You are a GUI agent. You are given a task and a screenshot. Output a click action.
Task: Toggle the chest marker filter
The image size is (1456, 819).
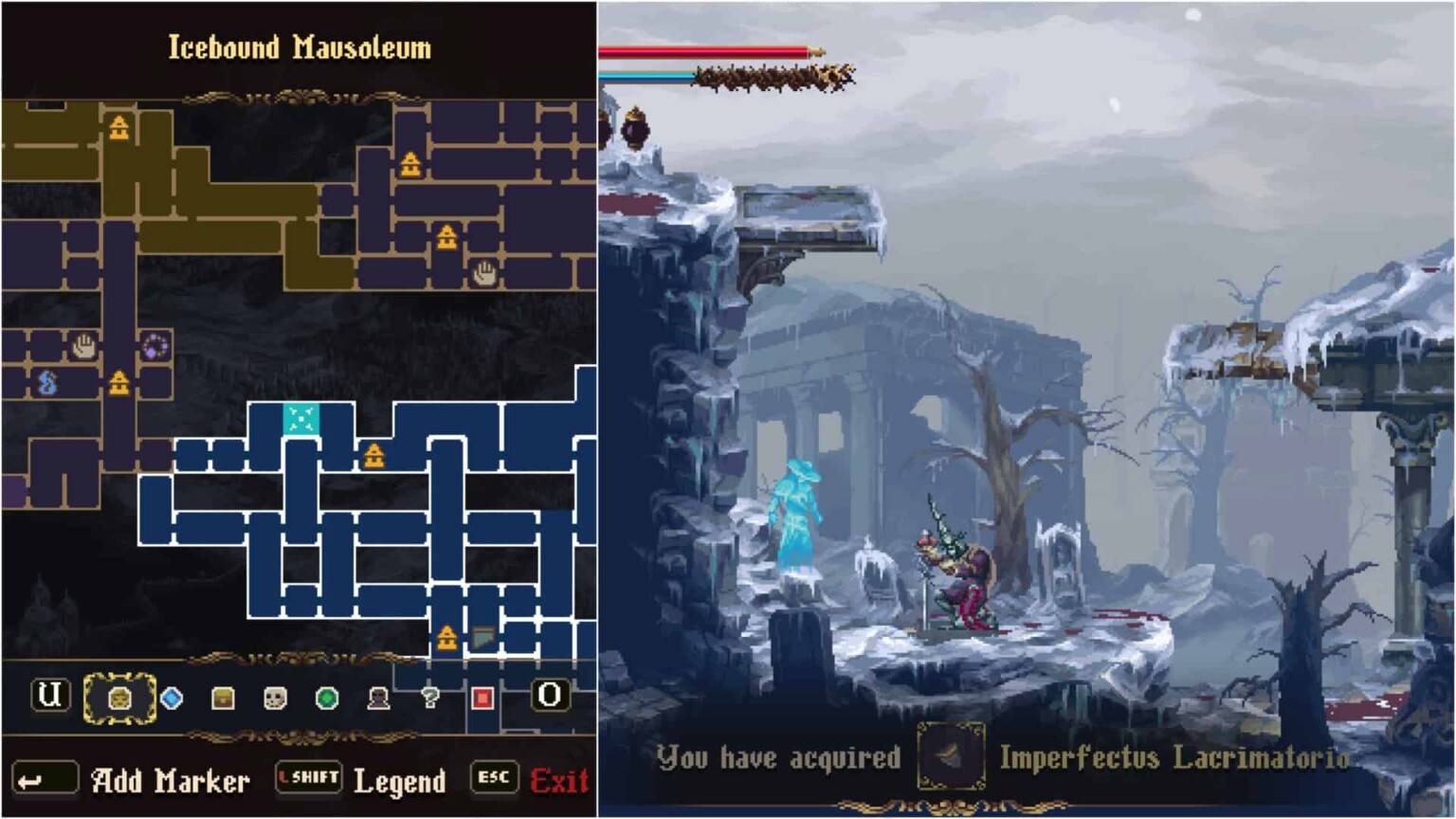click(222, 699)
